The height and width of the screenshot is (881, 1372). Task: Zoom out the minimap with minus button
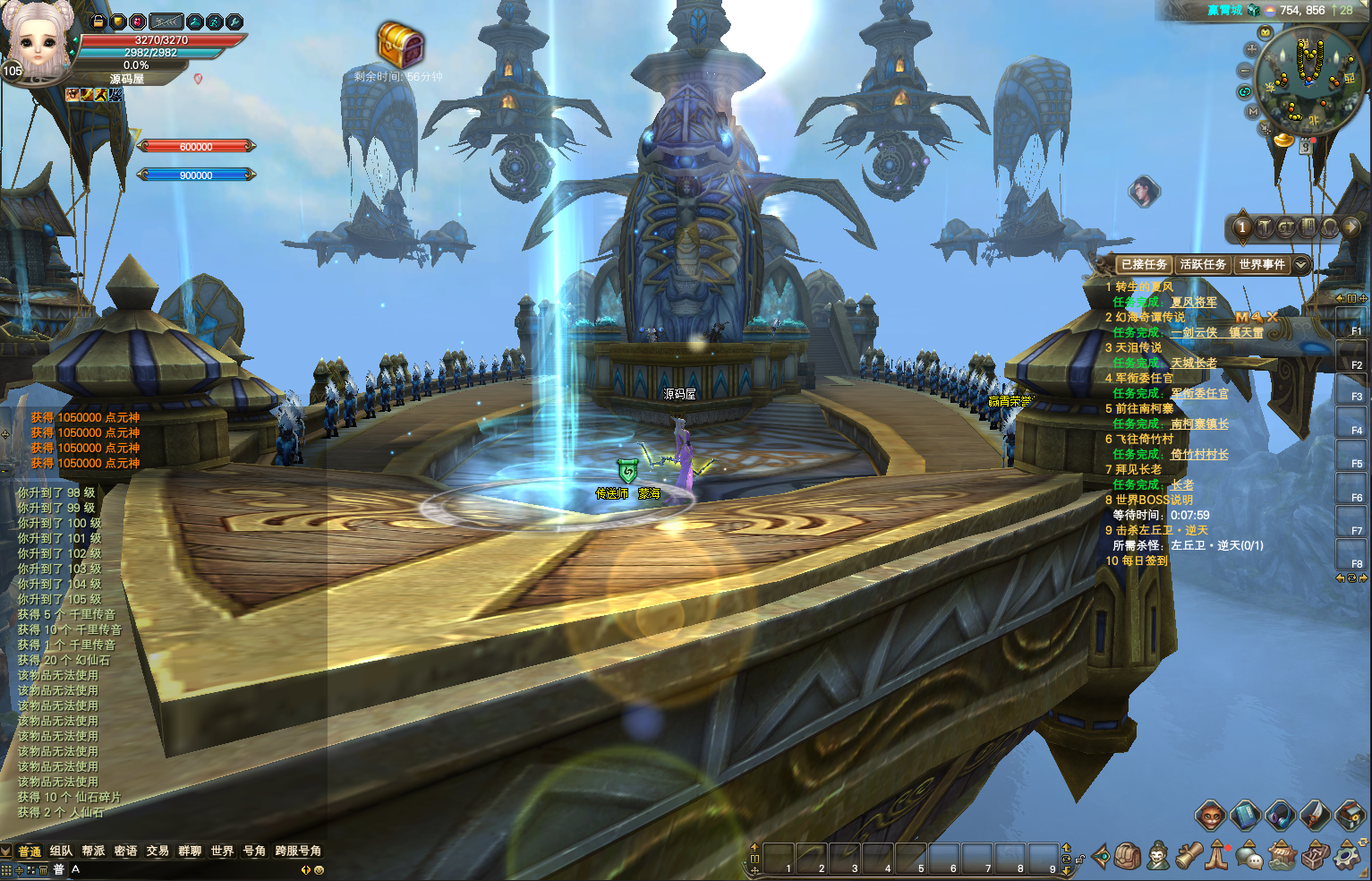click(x=1244, y=70)
